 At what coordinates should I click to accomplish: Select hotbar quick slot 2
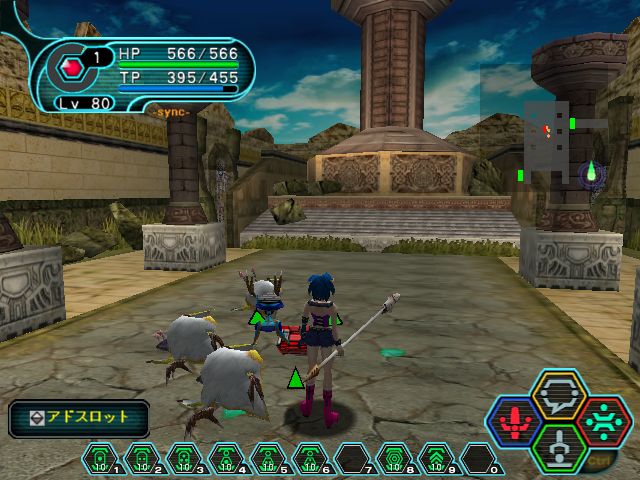141,460
